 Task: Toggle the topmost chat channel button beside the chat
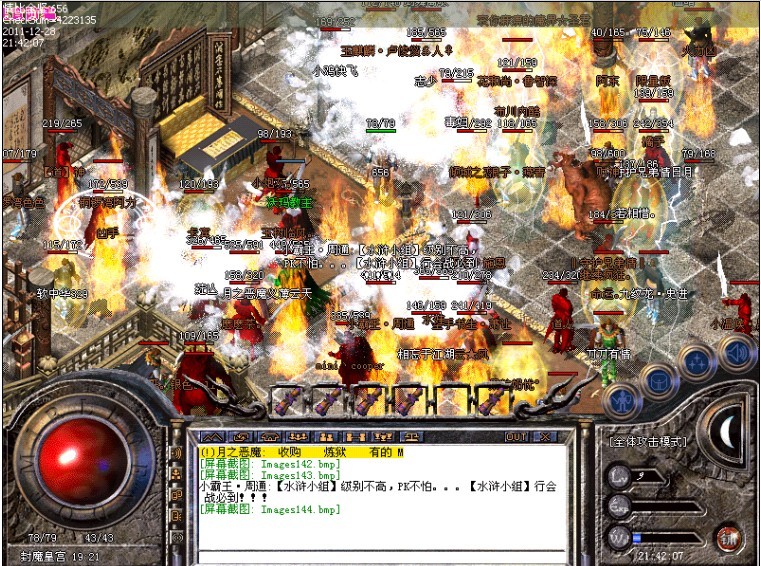coord(178,453)
